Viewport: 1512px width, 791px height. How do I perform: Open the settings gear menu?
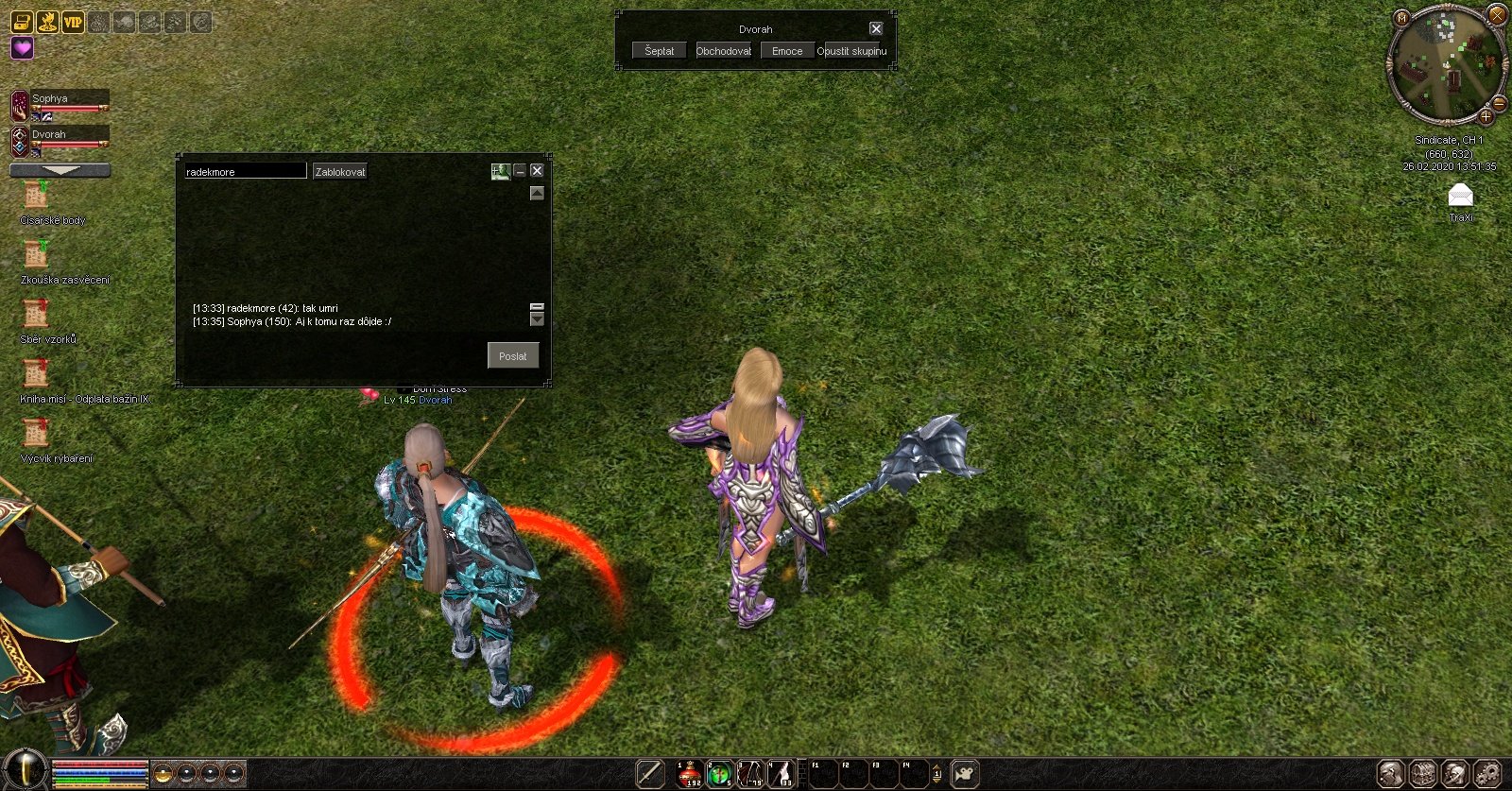pos(1486,774)
